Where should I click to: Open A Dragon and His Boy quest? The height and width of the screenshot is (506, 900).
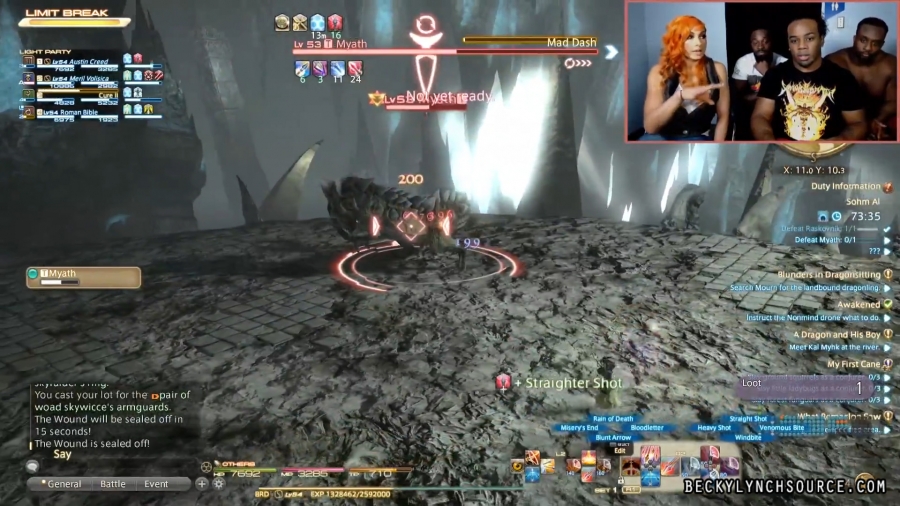point(836,334)
